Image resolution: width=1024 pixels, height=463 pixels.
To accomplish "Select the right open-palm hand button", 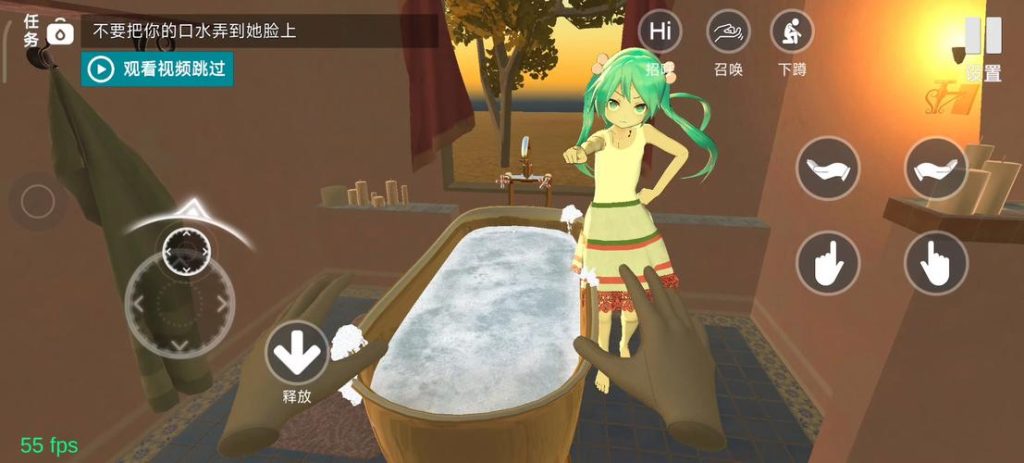I will pyautogui.click(x=936, y=168).
